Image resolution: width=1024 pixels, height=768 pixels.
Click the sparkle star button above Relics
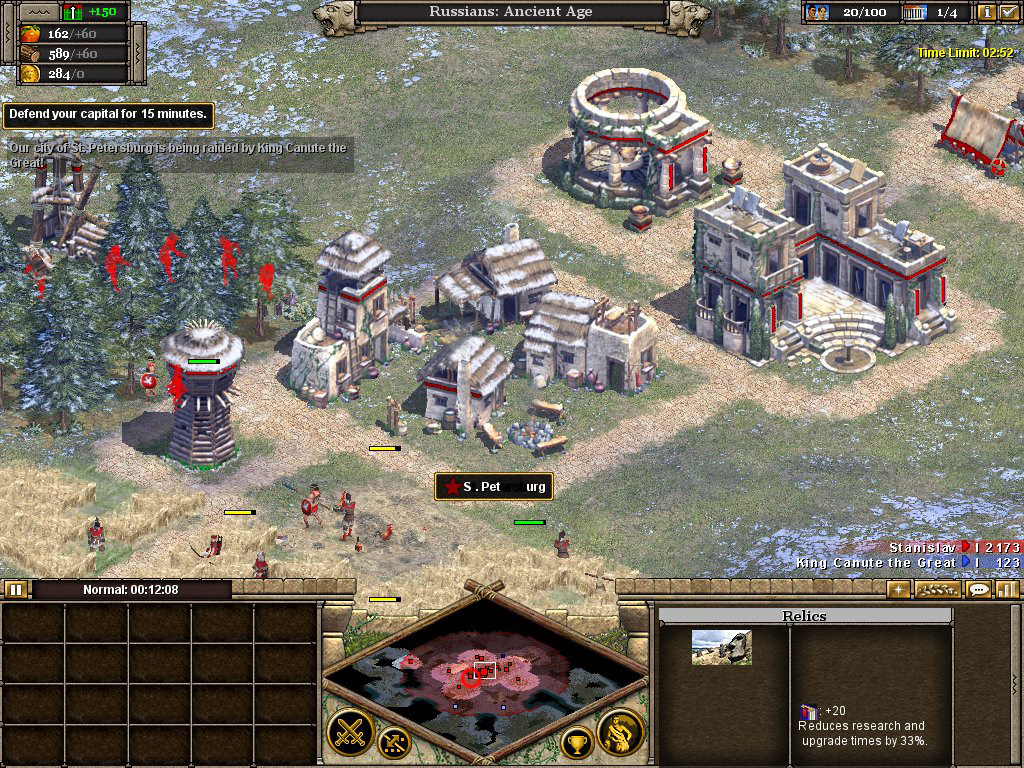point(899,589)
